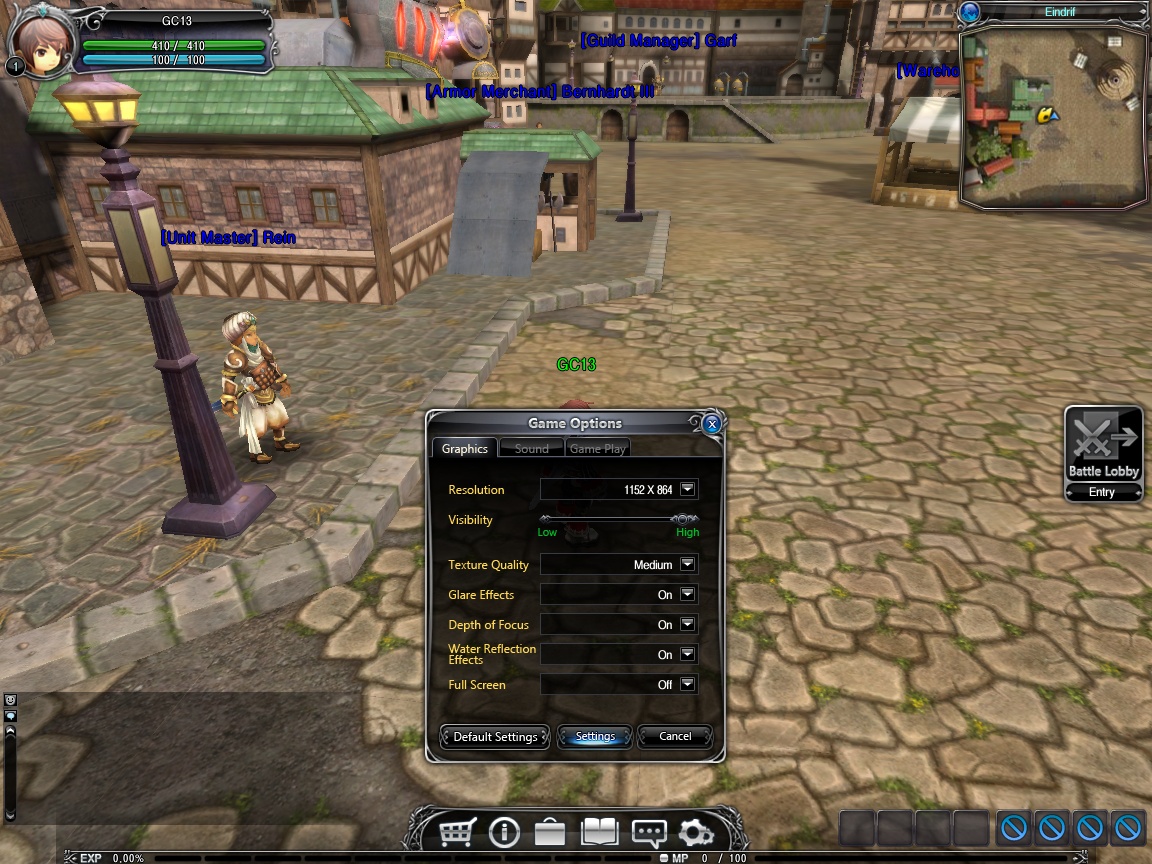
Task: Switch to the Sound tab
Action: pyautogui.click(x=531, y=449)
